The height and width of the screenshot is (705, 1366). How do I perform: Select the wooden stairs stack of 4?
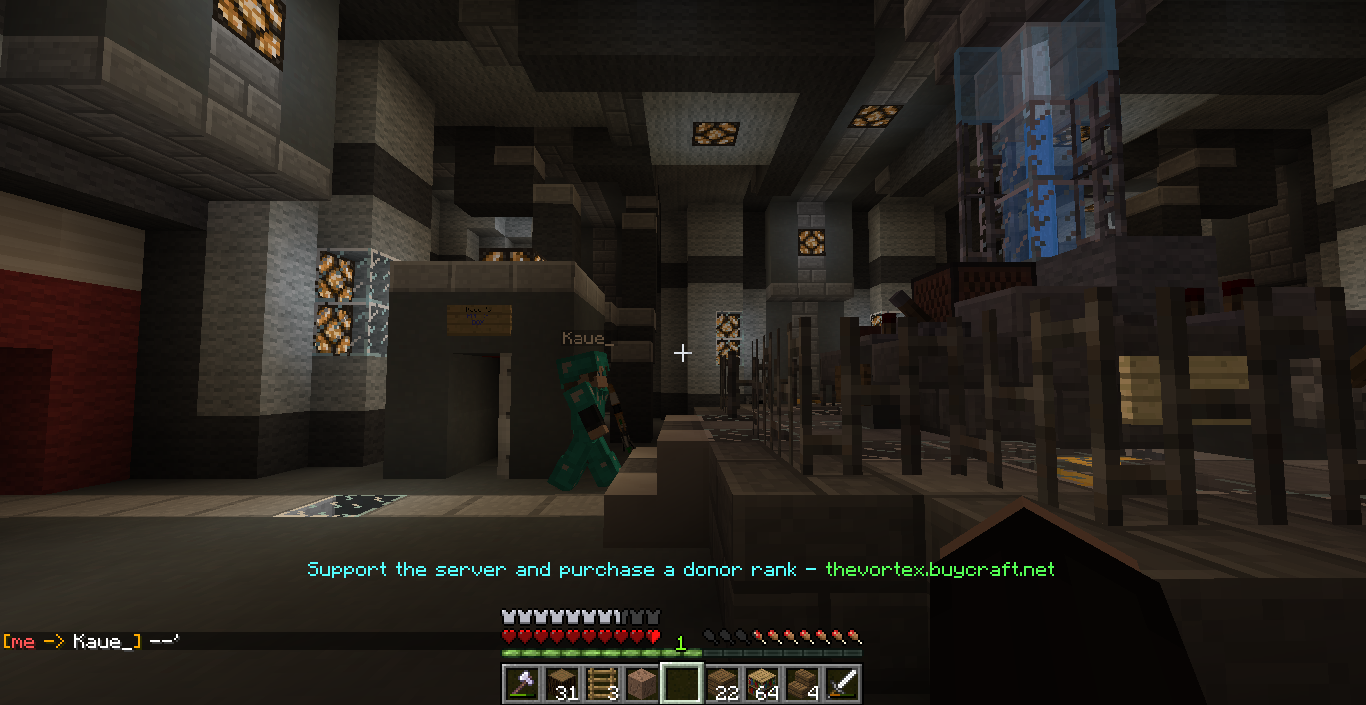[x=801, y=684]
